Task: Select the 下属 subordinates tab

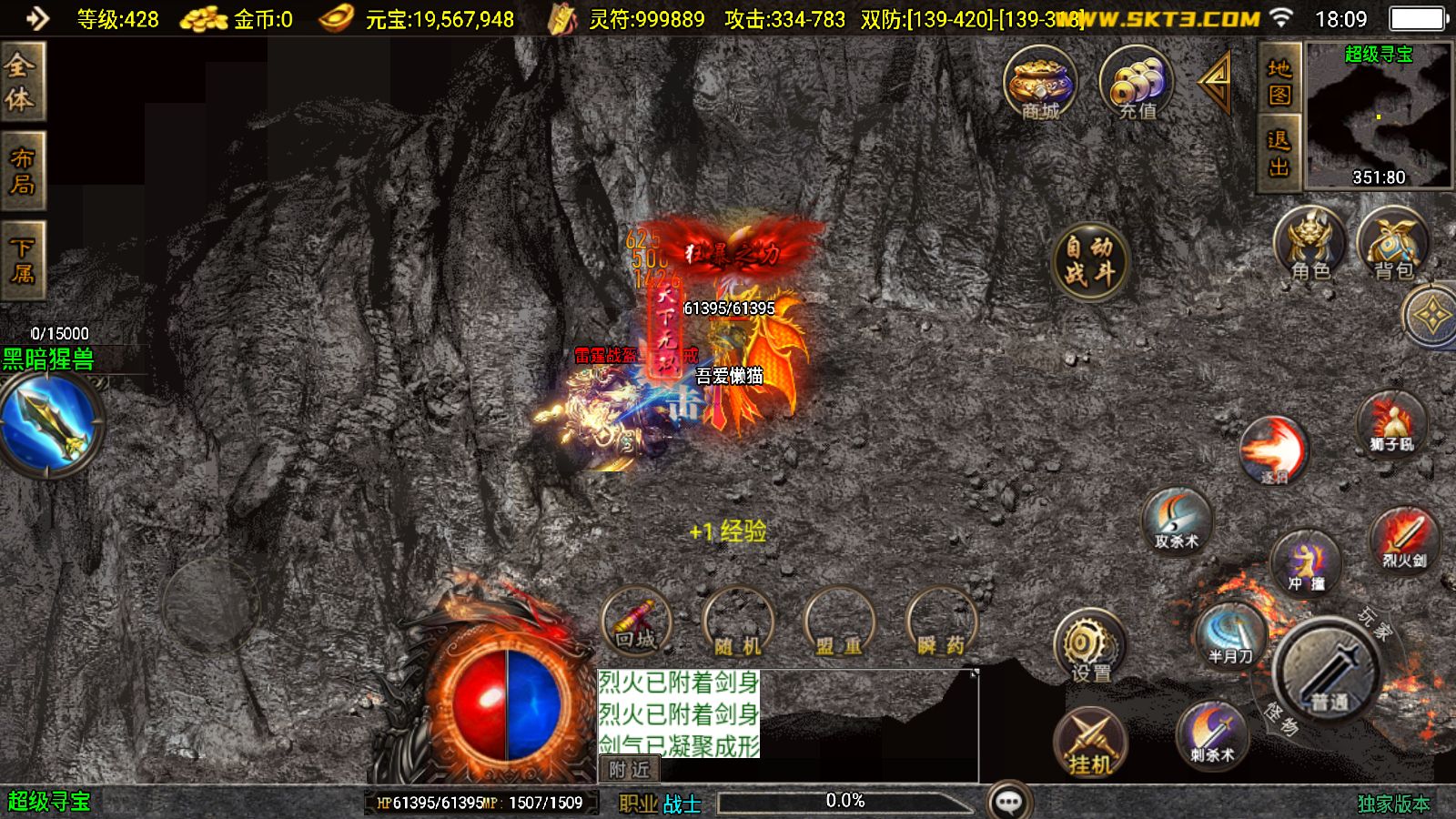Action: click(22, 259)
